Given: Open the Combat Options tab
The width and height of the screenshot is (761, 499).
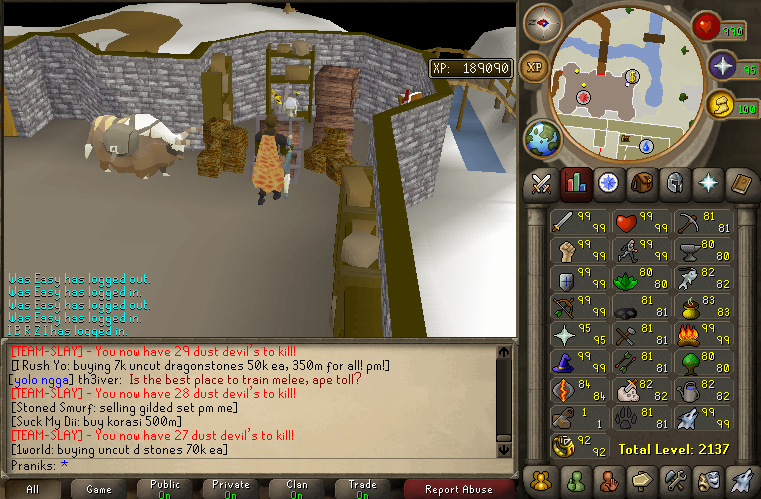Looking at the screenshot, I should [x=541, y=183].
